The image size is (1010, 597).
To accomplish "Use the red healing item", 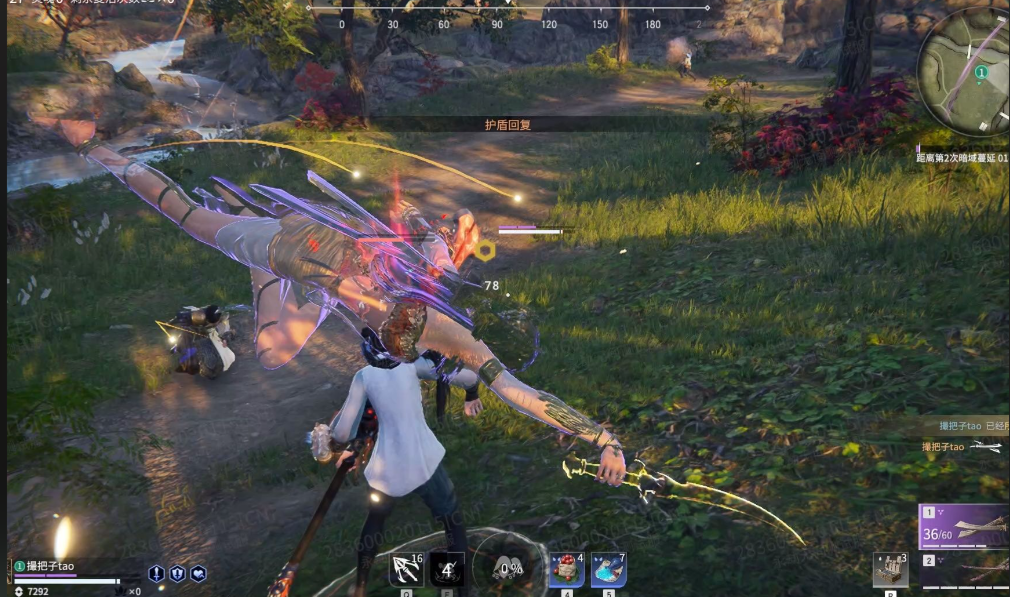I will click(x=566, y=570).
